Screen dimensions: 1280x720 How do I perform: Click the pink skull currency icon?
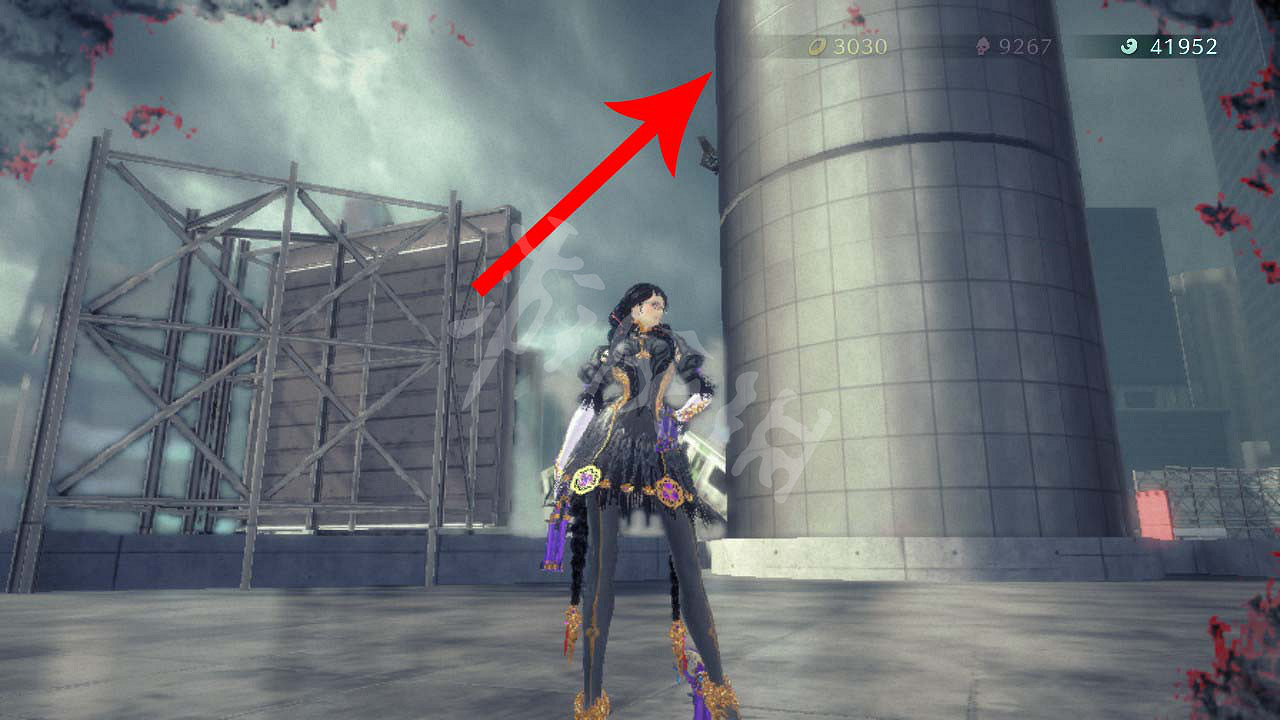pos(984,46)
